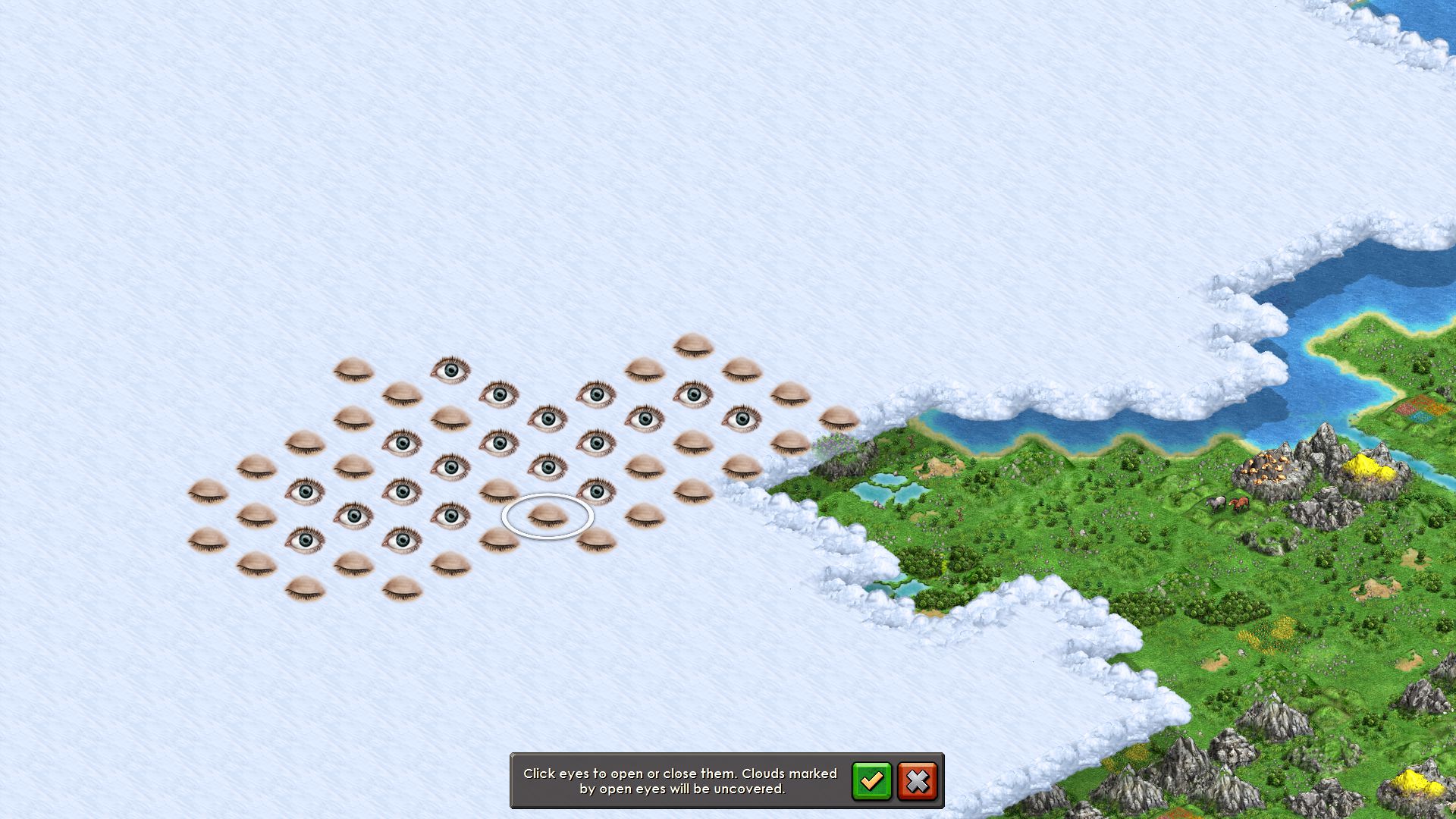Cancel with the red X button
The width and height of the screenshot is (1456, 819).
tap(917, 780)
